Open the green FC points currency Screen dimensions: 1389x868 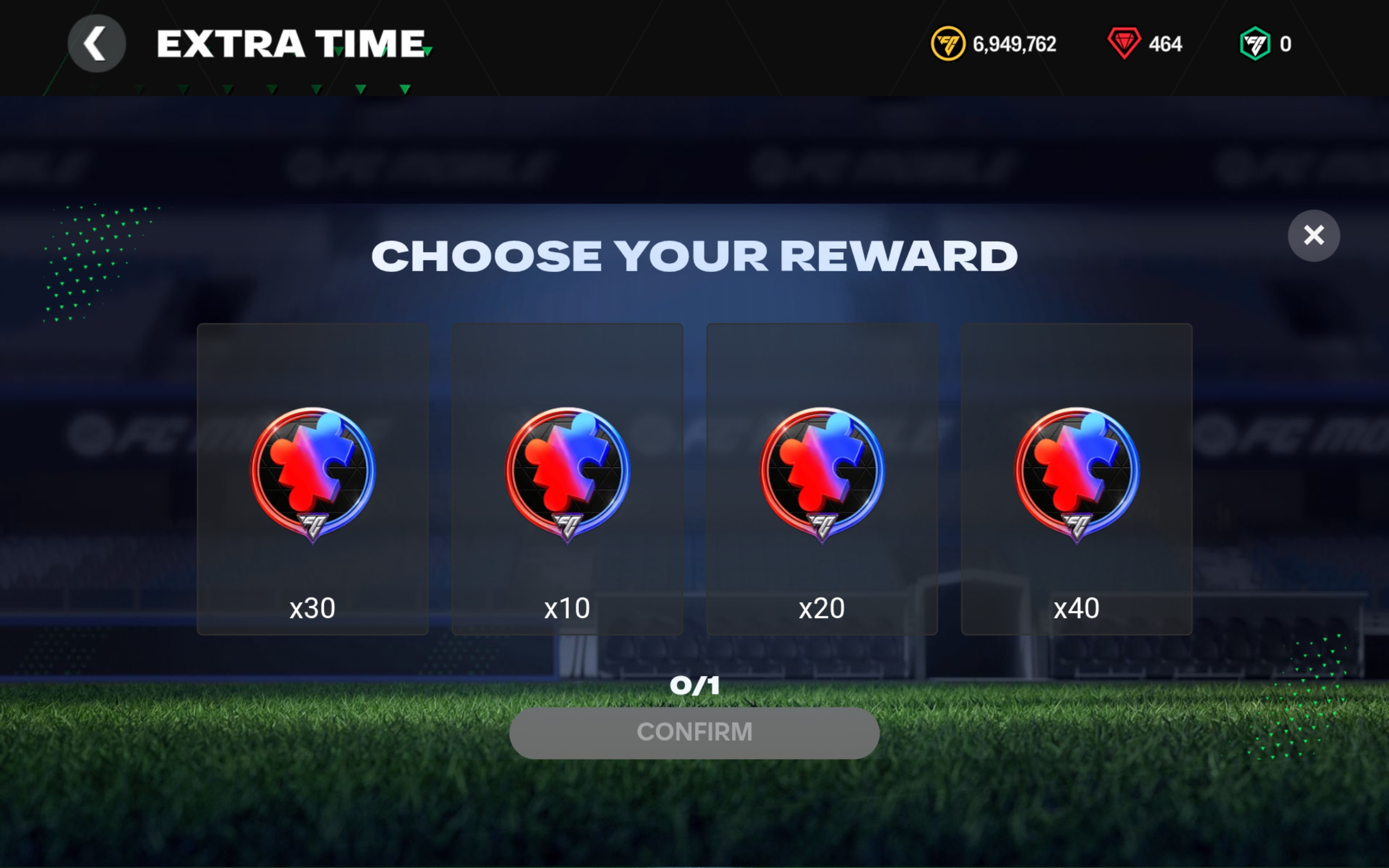[1254, 43]
